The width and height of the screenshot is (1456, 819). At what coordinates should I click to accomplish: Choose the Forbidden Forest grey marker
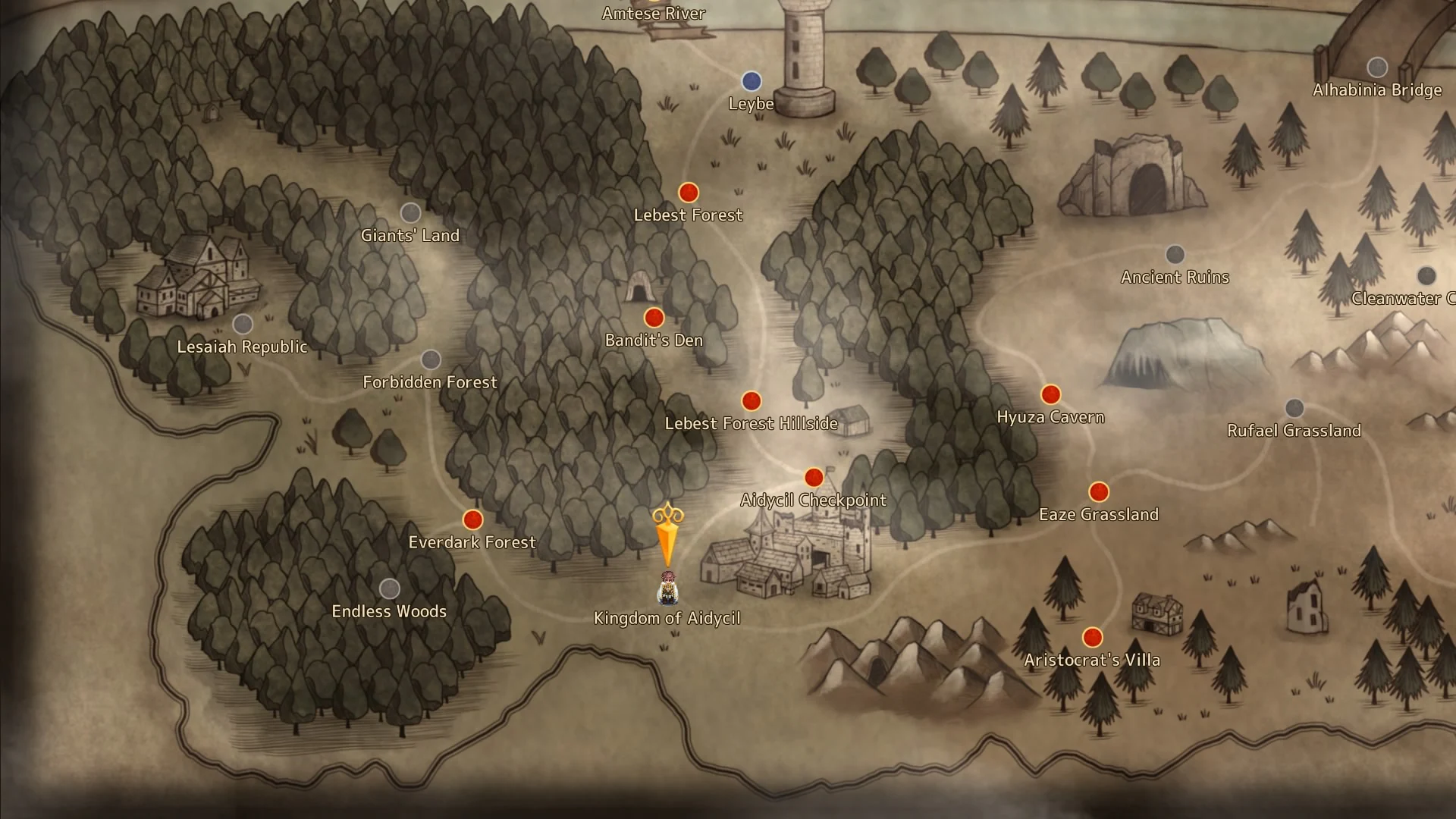pos(431,359)
